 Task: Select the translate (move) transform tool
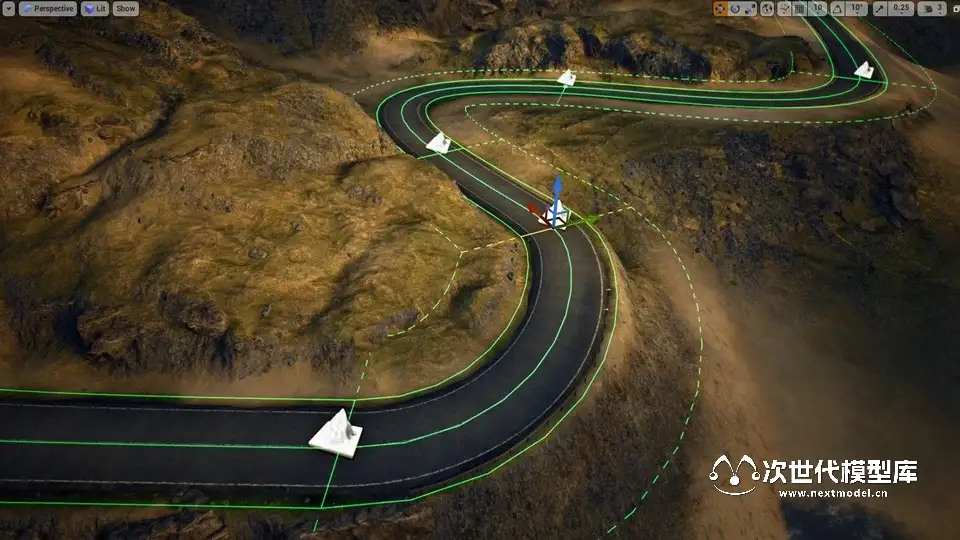[721, 8]
